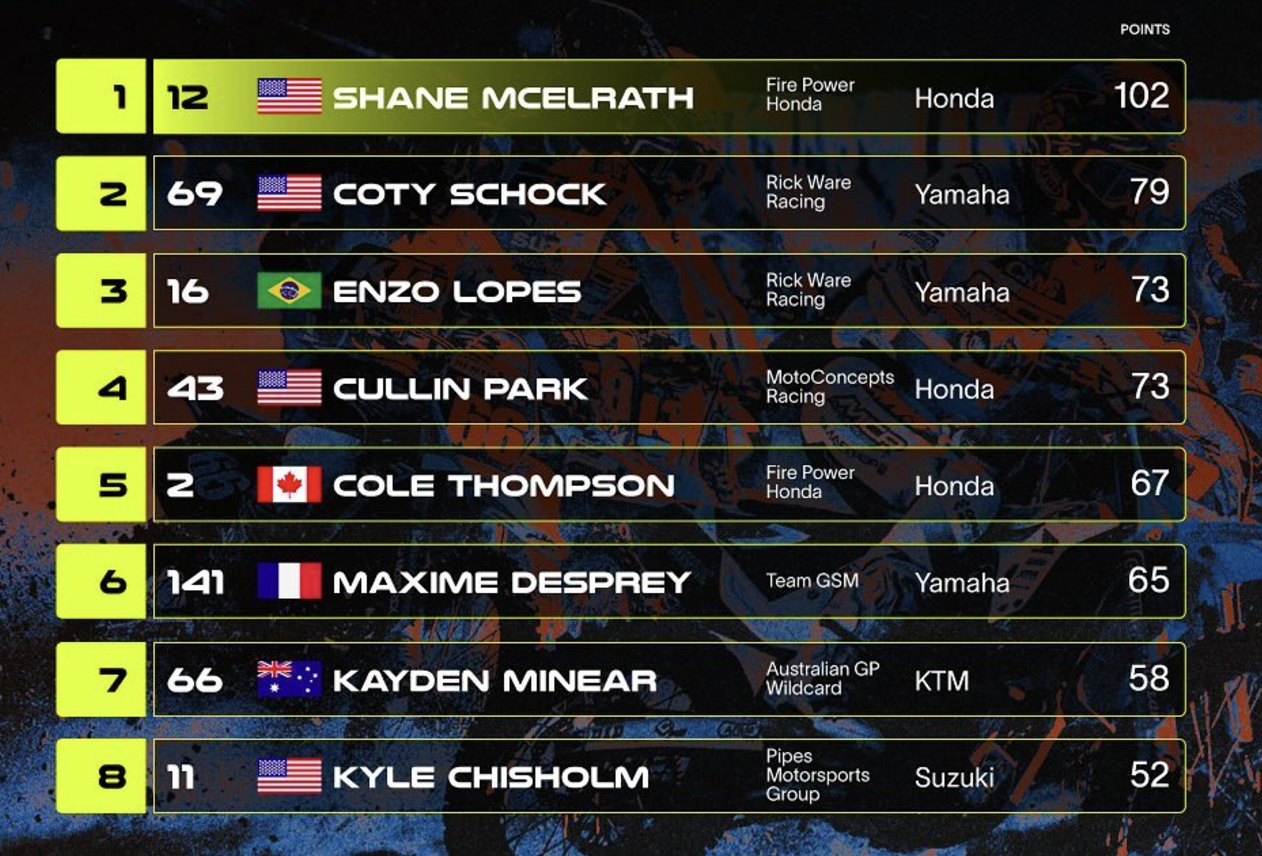
Task: Choose the Coty Schock leaderboard row
Action: (x=469, y=194)
